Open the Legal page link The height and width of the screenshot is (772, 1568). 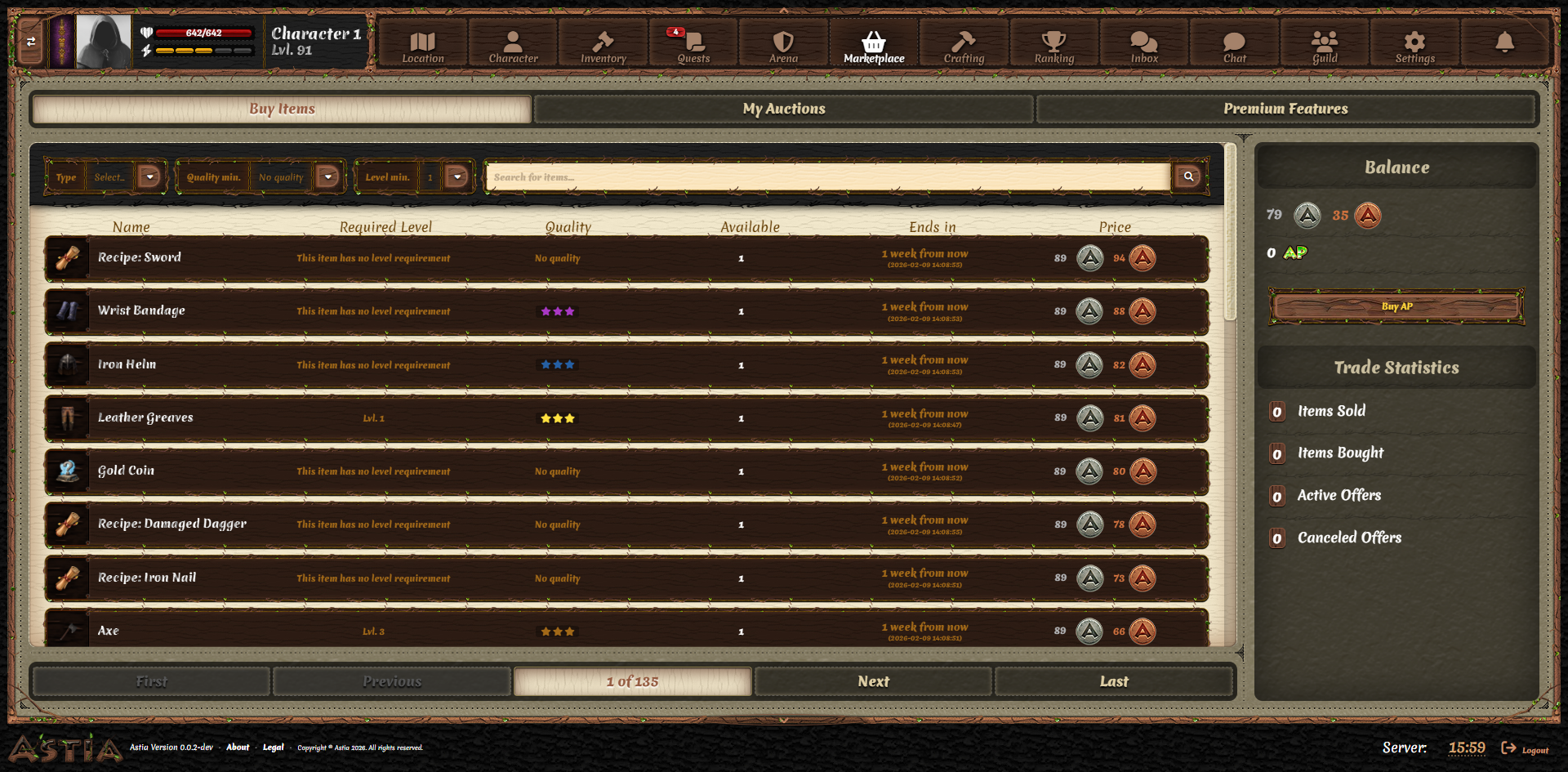click(273, 747)
